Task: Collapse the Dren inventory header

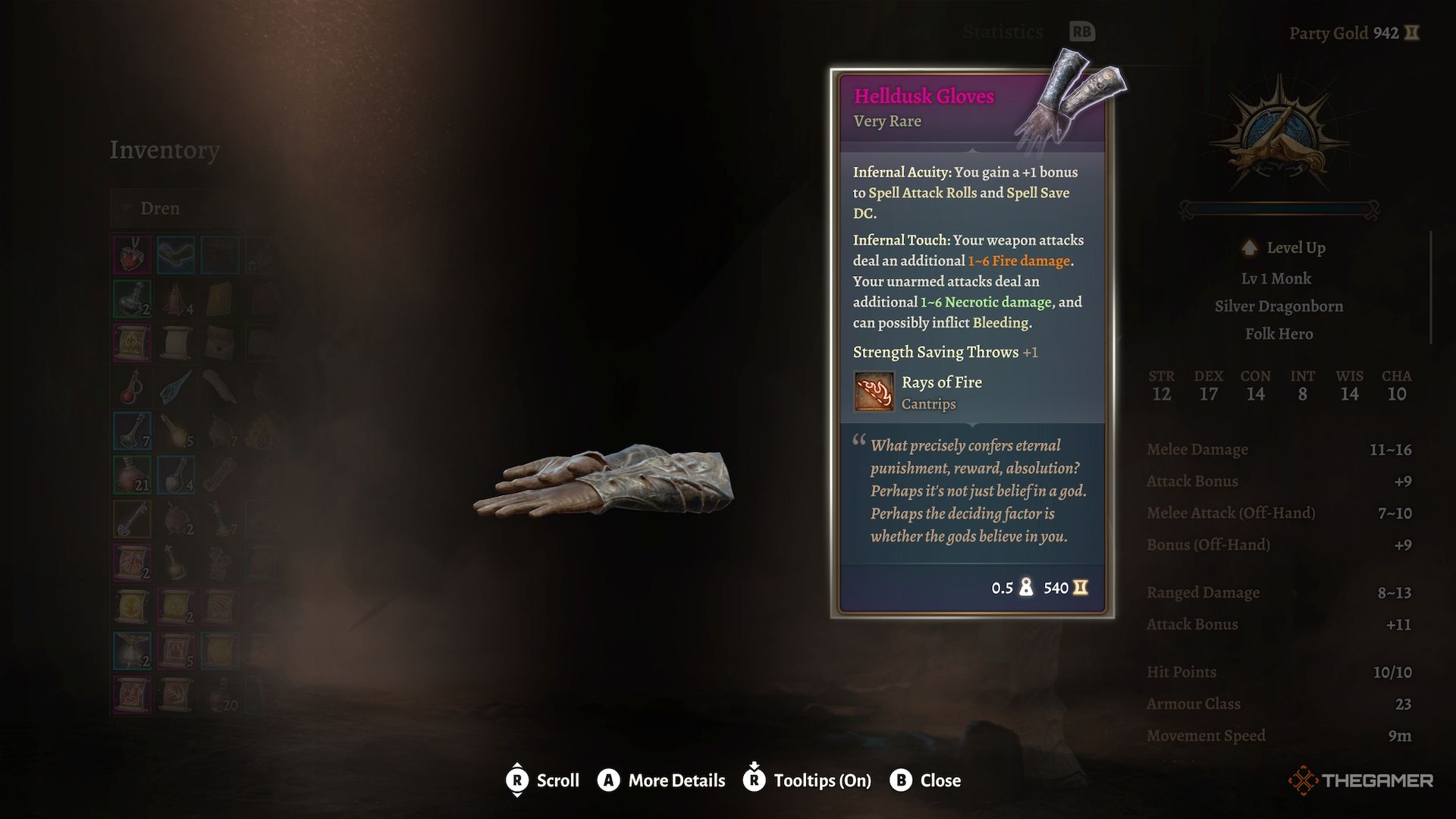Action: [159, 209]
